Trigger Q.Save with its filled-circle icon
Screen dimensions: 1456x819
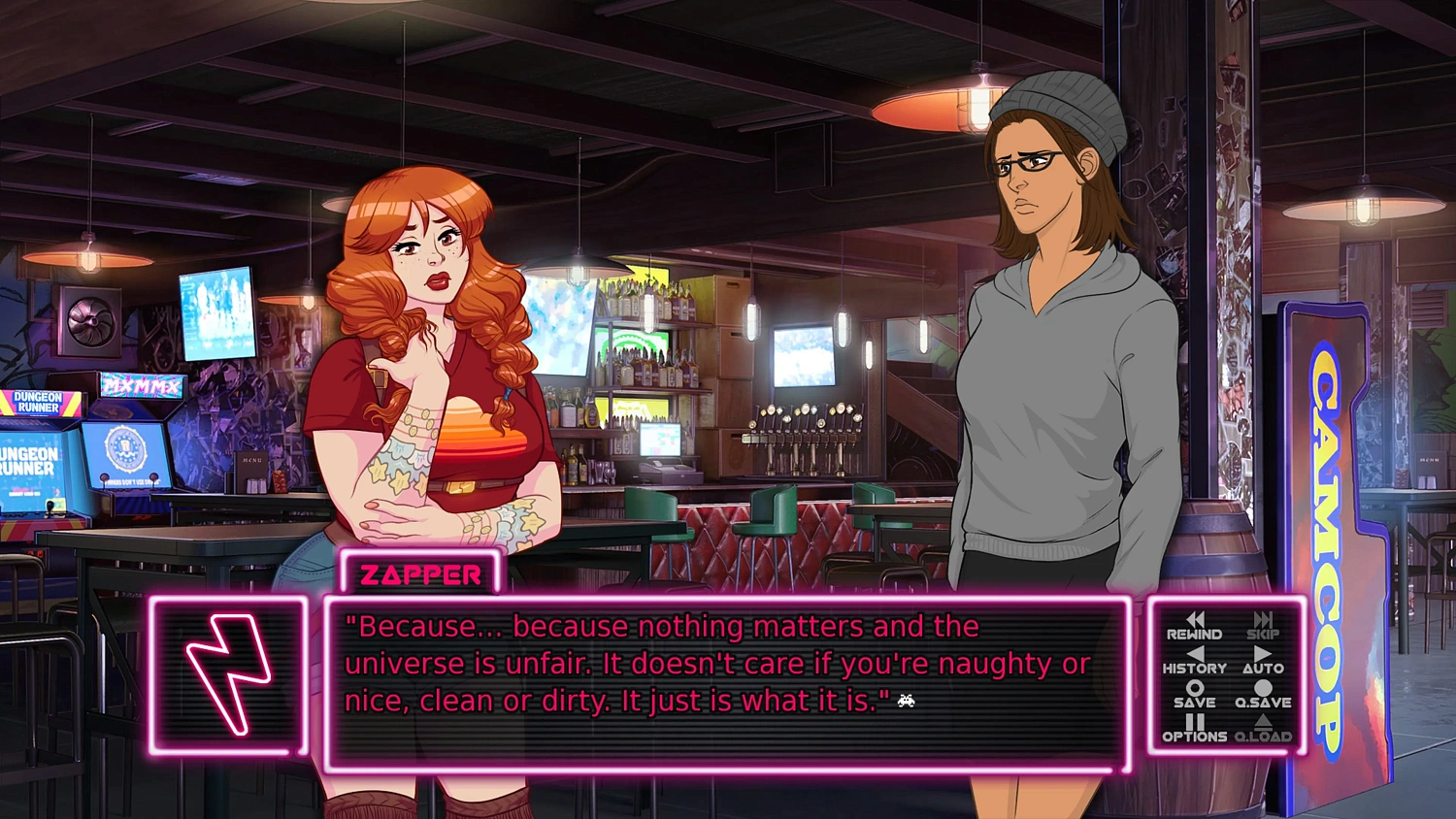pos(1263,688)
